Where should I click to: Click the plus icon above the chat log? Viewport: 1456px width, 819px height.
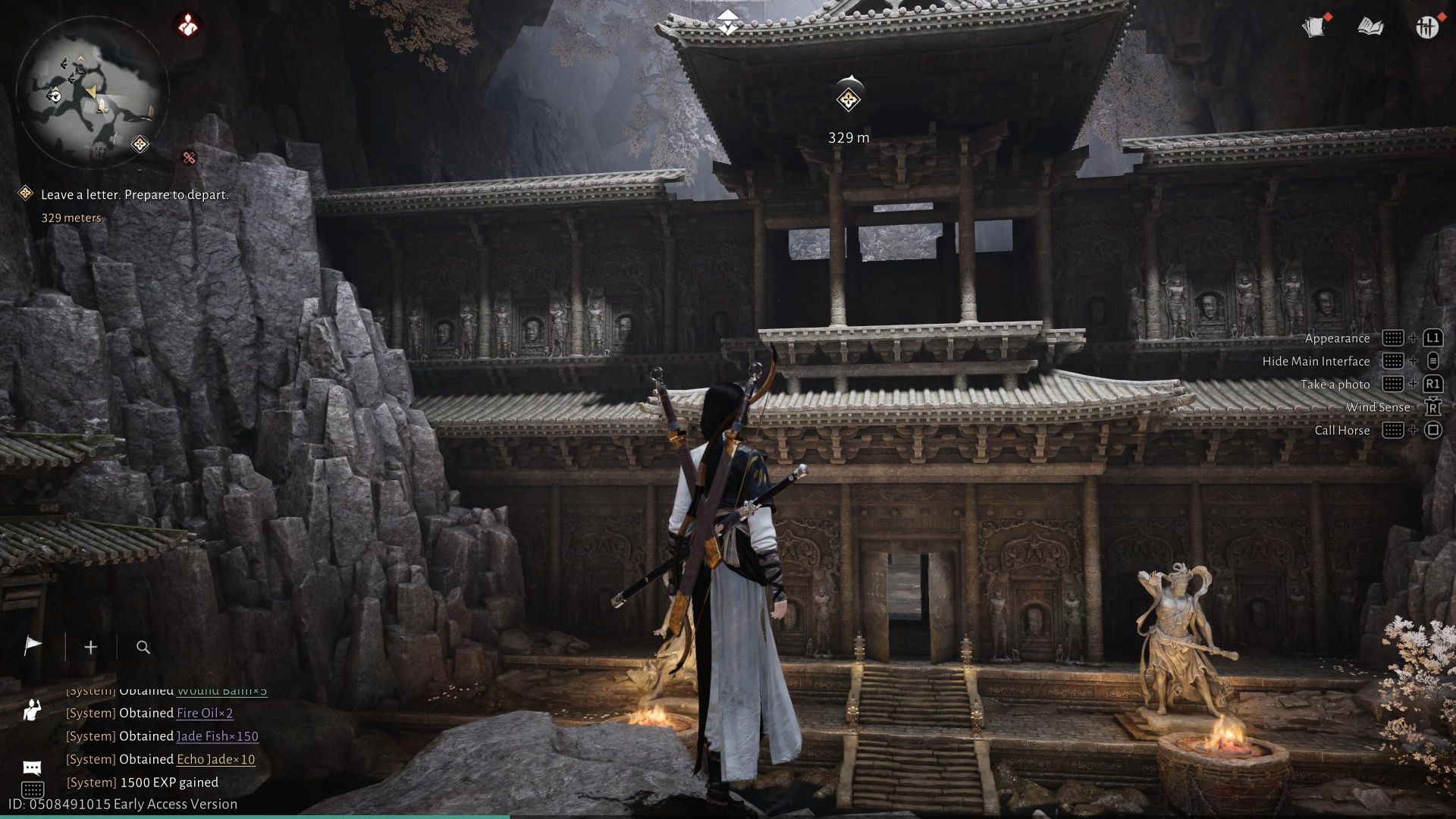[x=91, y=647]
